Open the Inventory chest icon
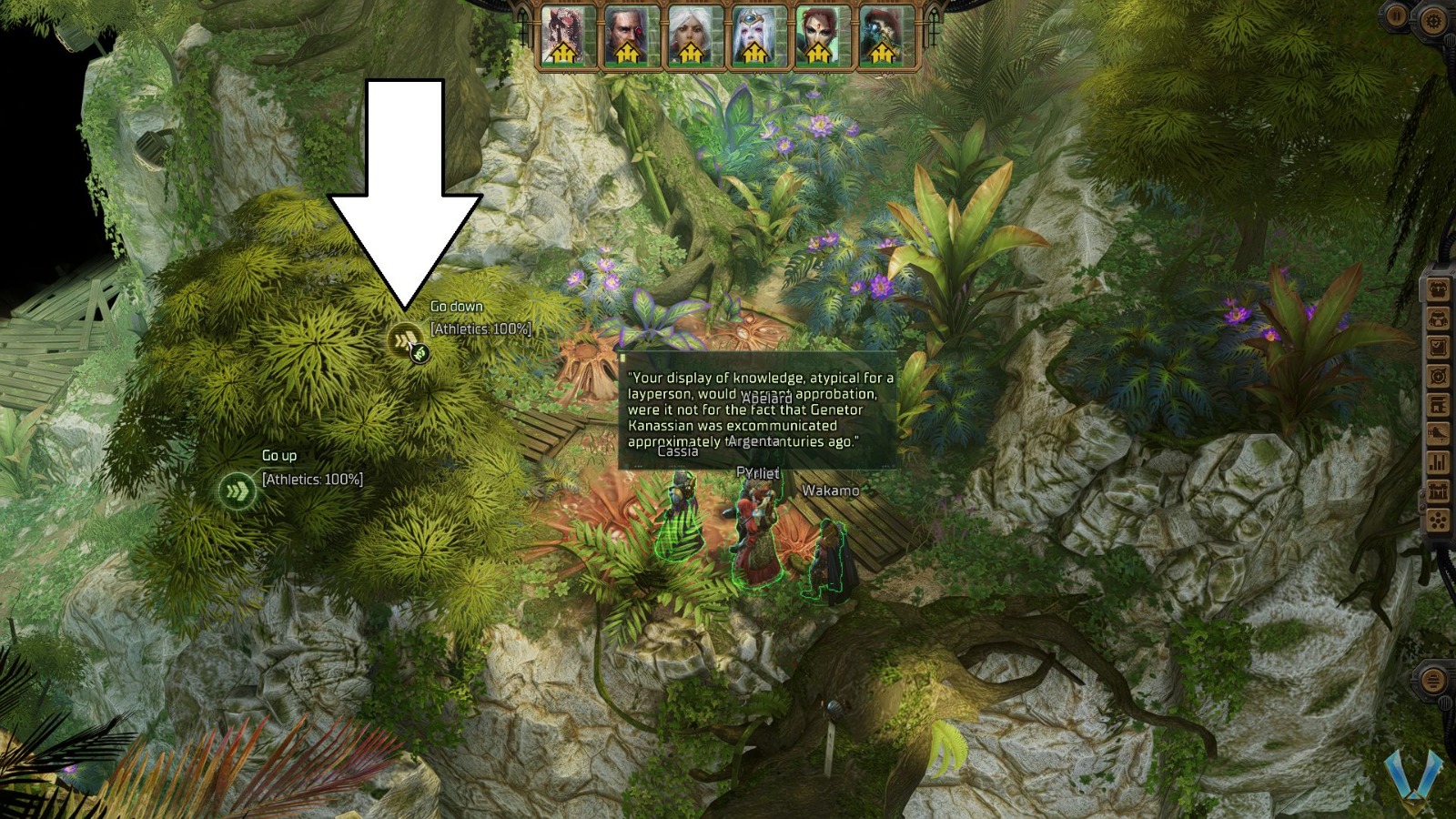This screenshot has height=819, width=1456. [x=1438, y=288]
